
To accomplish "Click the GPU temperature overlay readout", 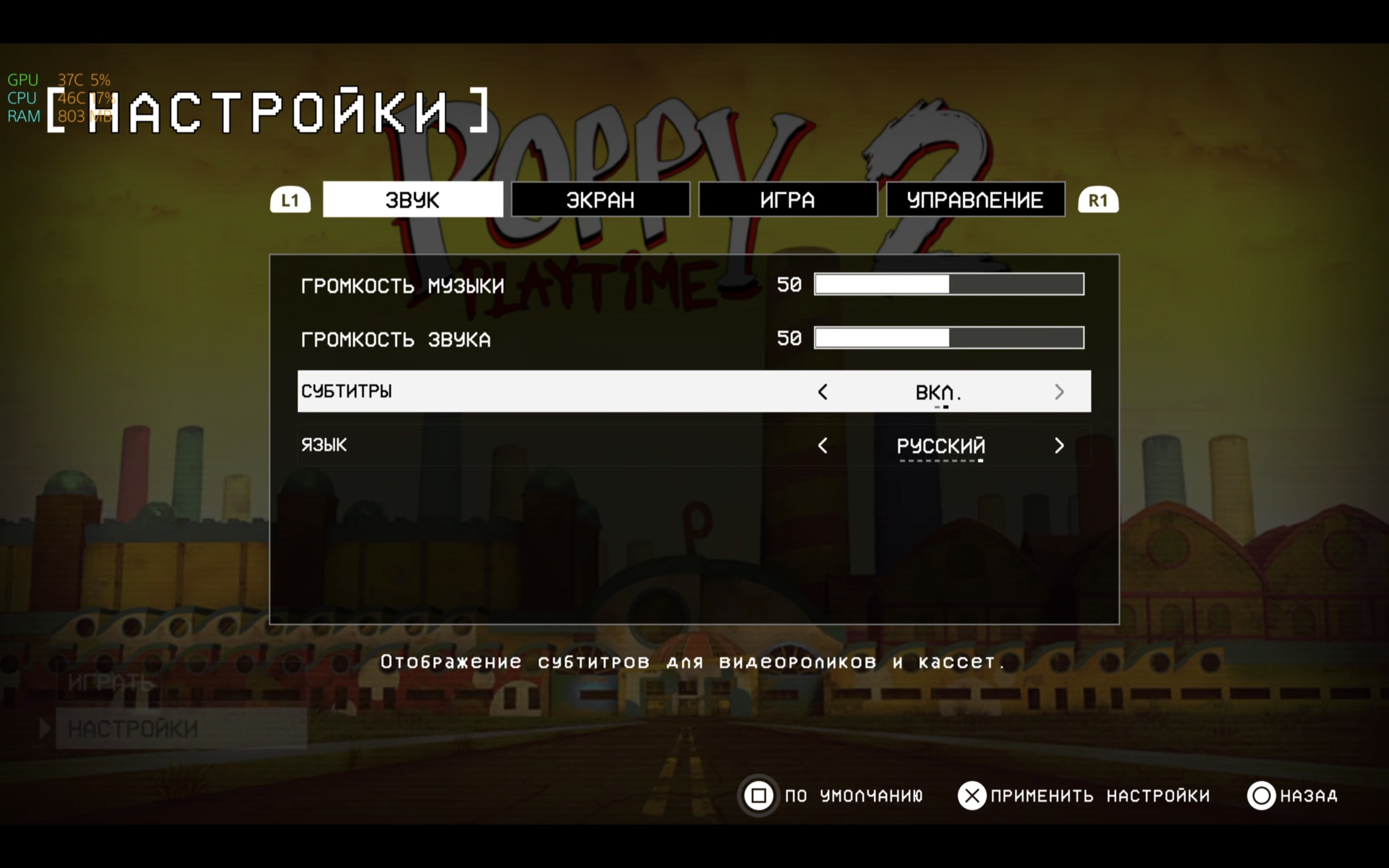I will (x=69, y=79).
